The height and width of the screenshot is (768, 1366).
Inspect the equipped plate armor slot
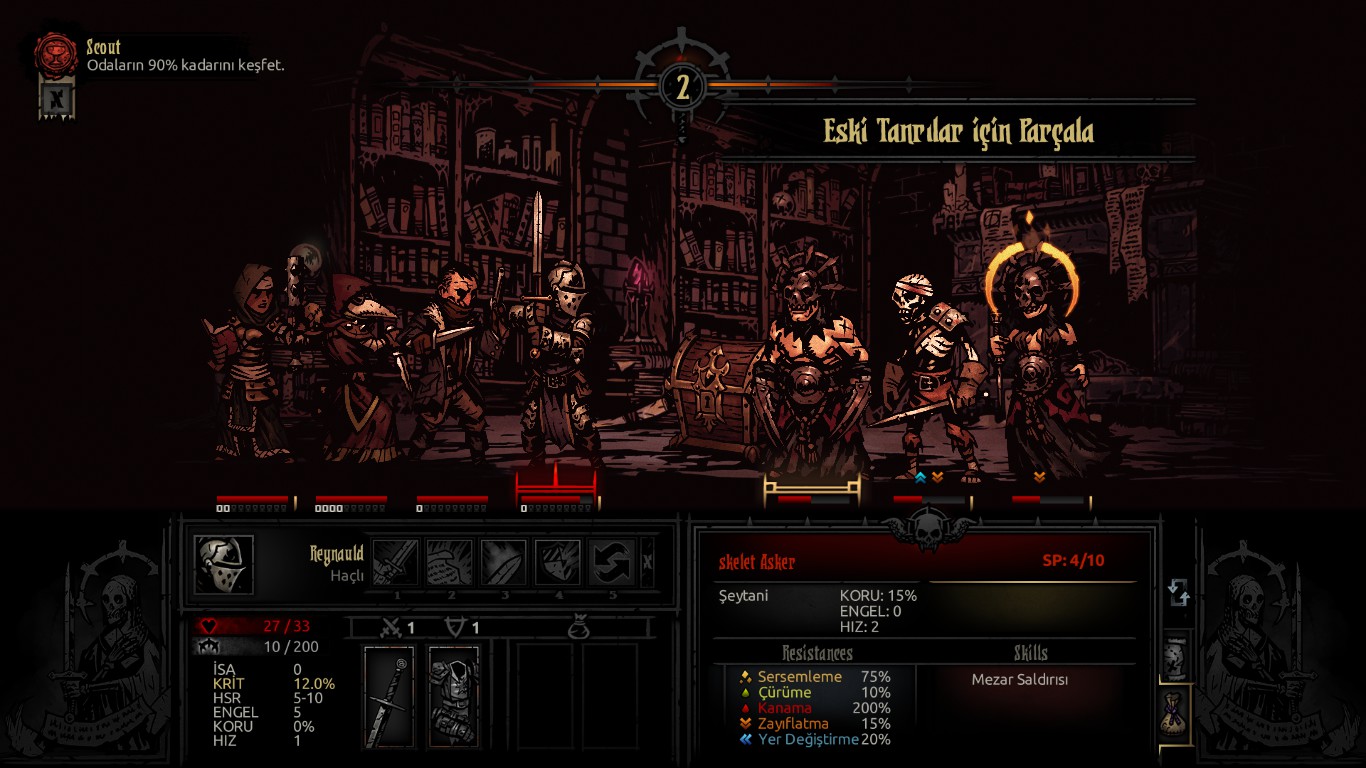(x=454, y=697)
